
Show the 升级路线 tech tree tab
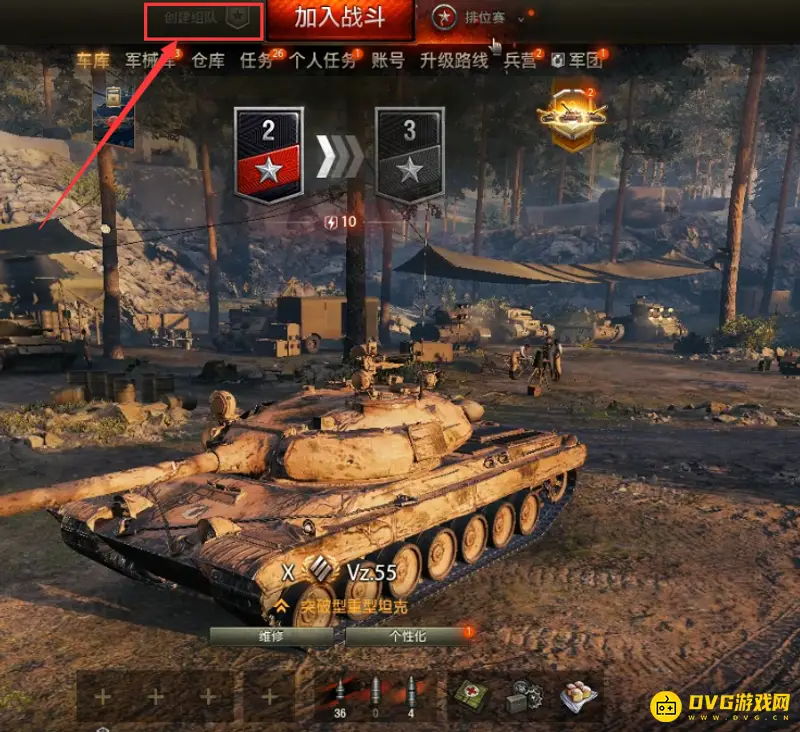point(453,60)
